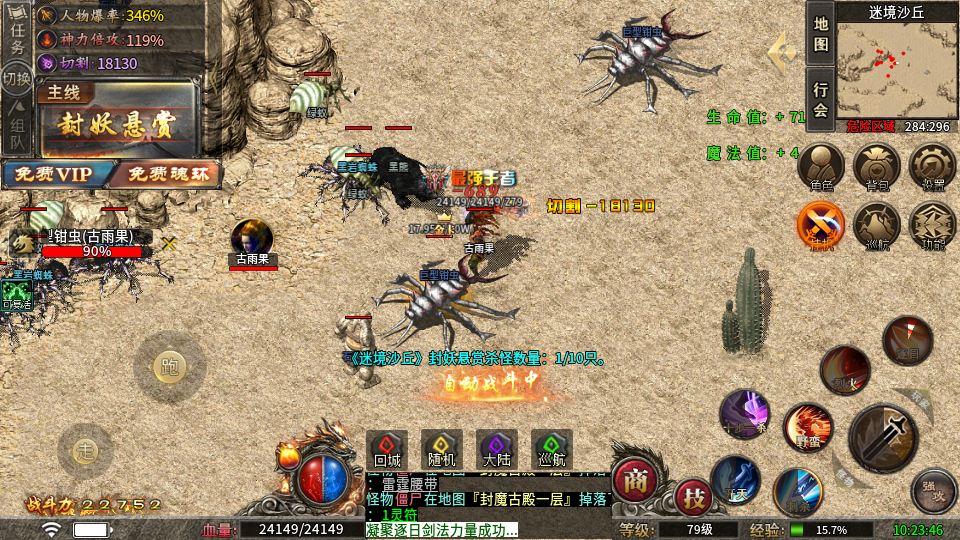Open the 地图 map button
Screen dimensions: 960x540
(x=820, y=35)
